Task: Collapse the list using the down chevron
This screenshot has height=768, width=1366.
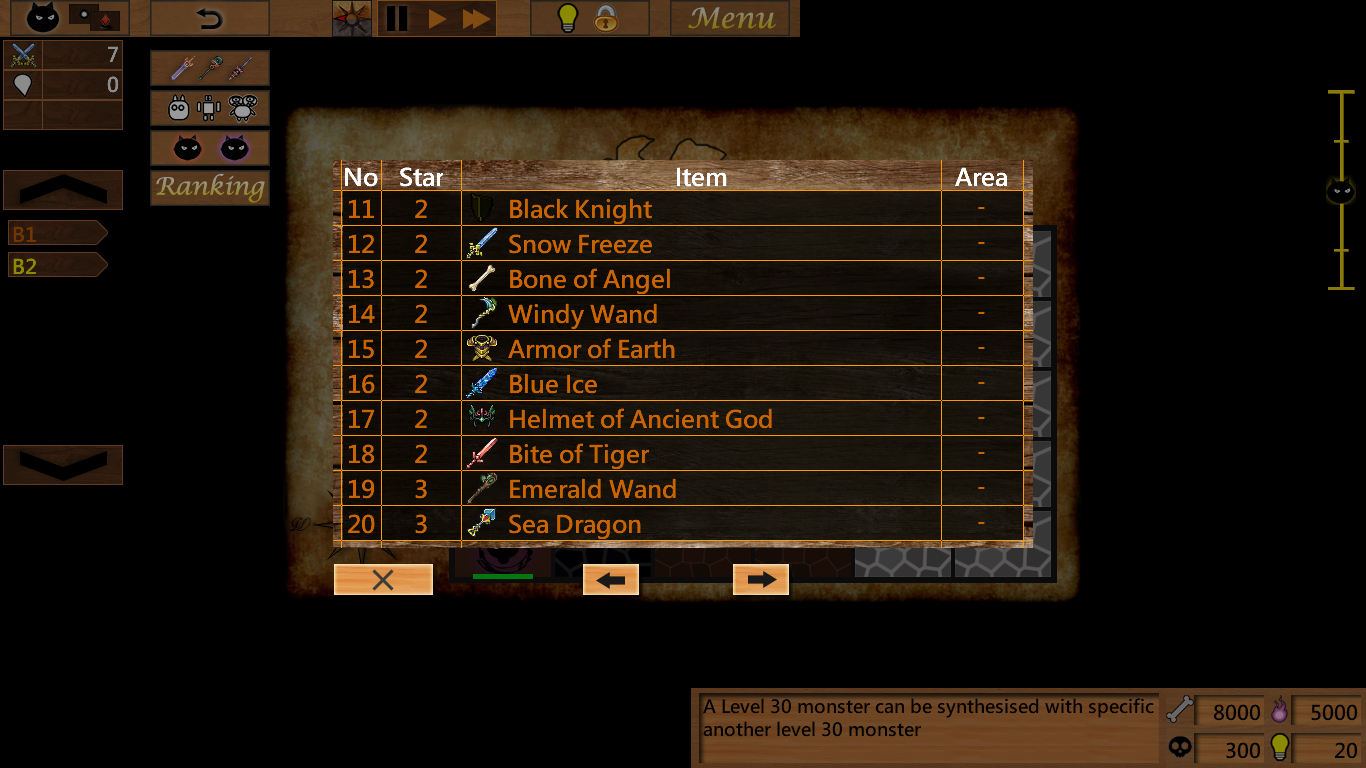Action: click(x=63, y=464)
